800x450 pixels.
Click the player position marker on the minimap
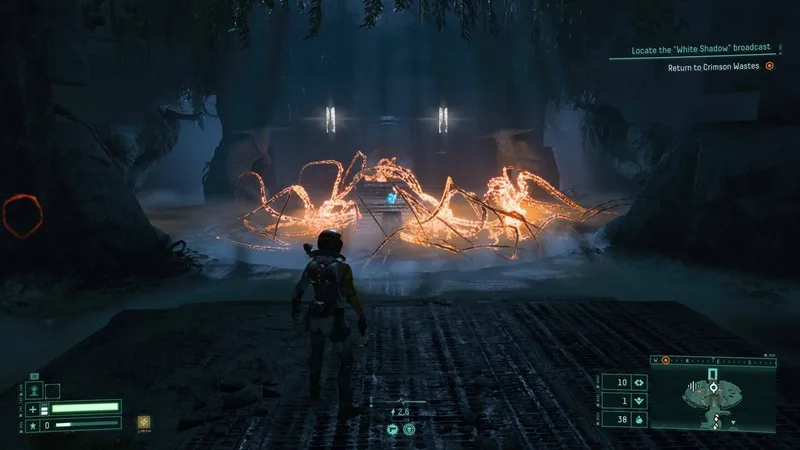(713, 387)
